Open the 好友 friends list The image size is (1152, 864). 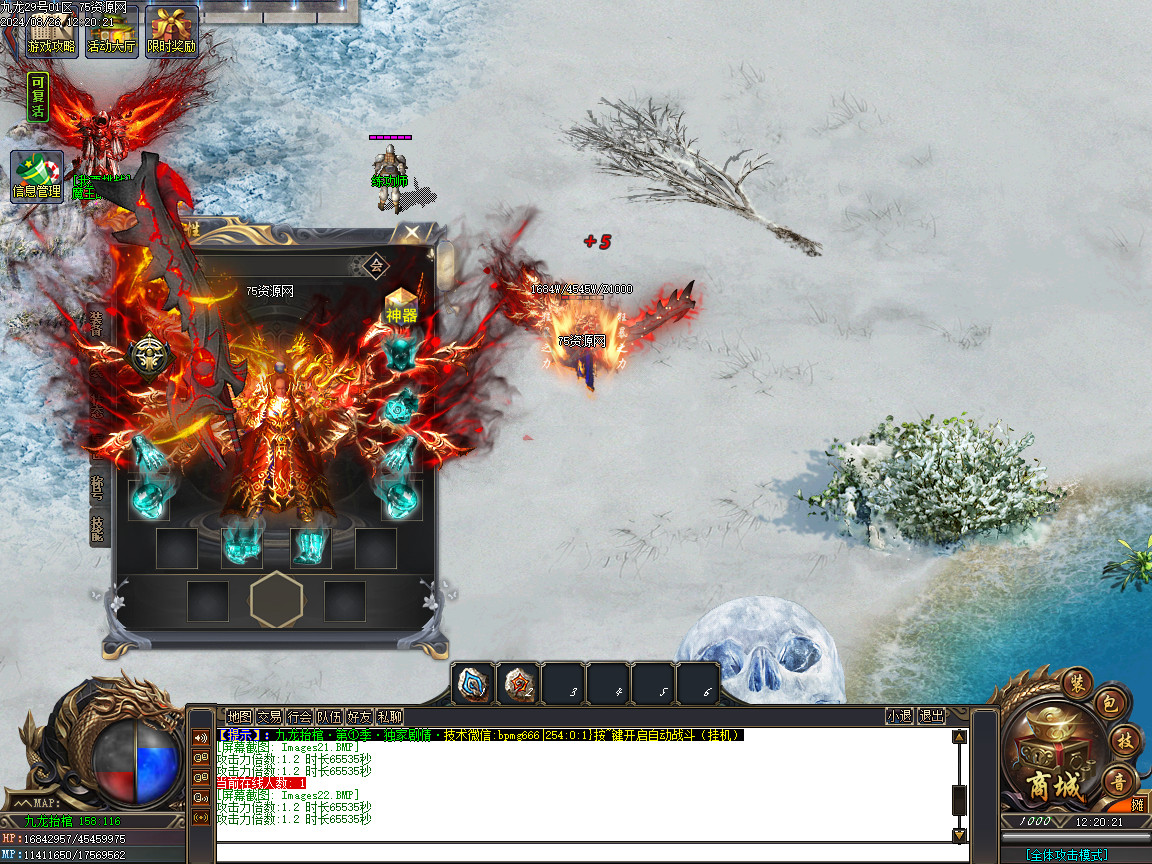pyautogui.click(x=359, y=716)
